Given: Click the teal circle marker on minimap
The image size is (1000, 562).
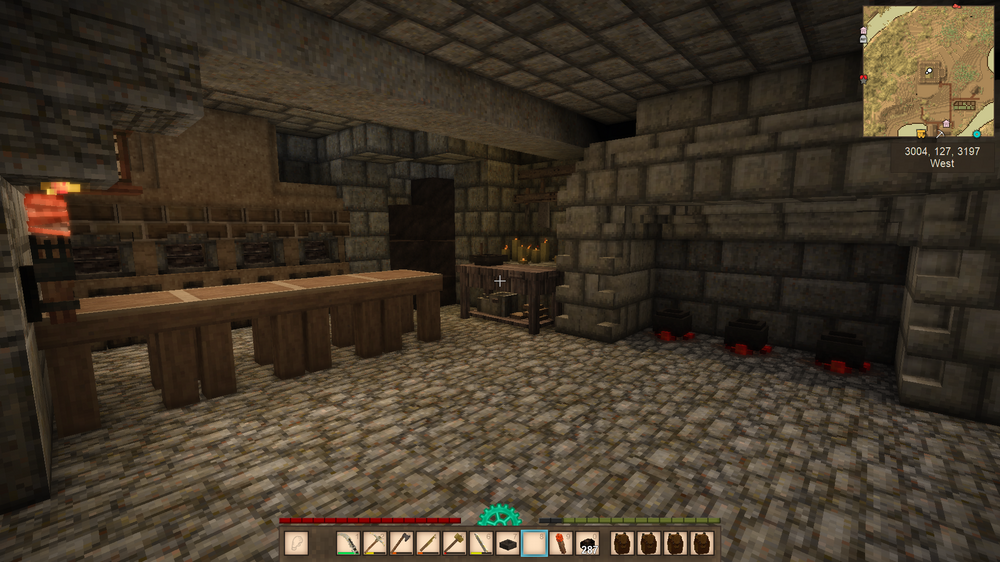Looking at the screenshot, I should (976, 133).
